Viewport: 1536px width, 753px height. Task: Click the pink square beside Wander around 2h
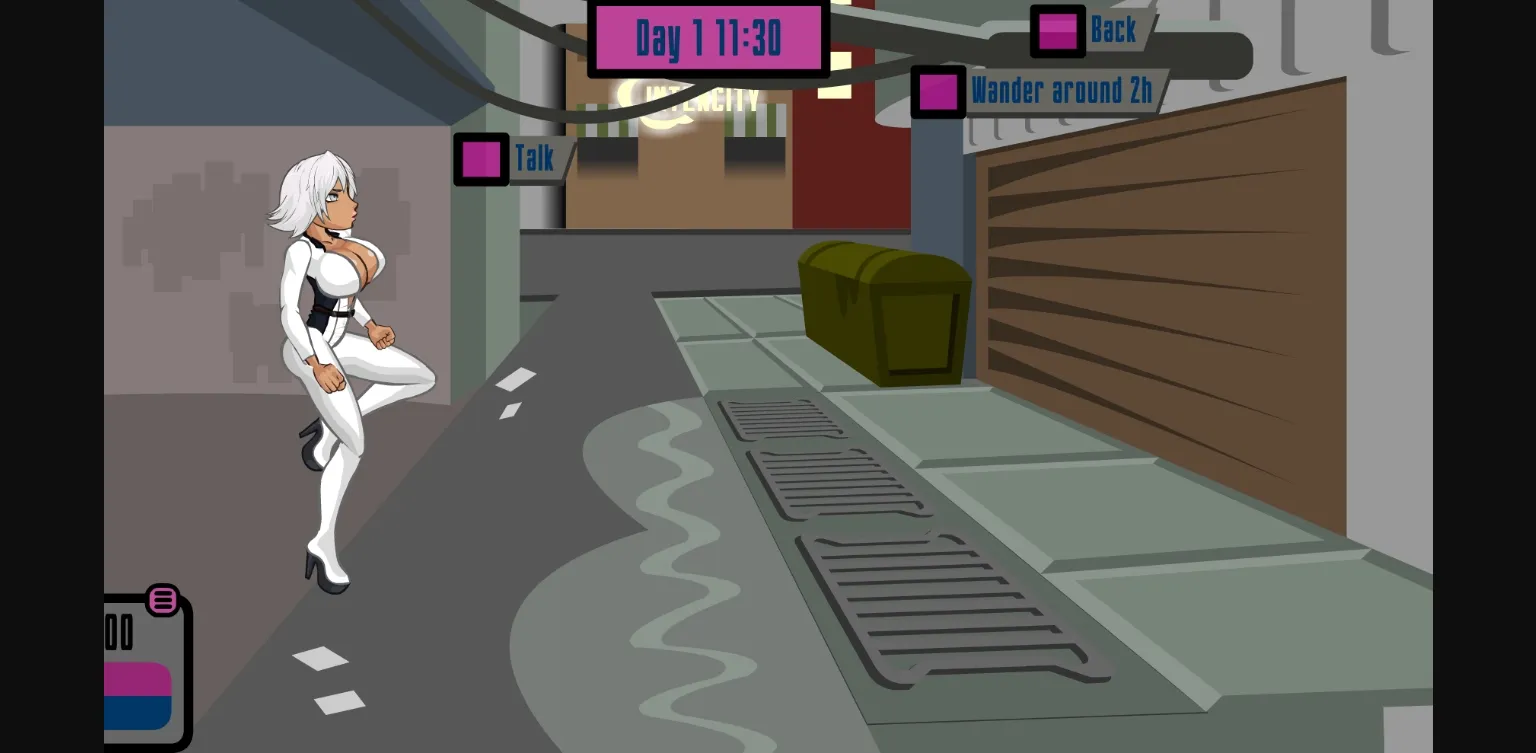pyautogui.click(x=939, y=91)
